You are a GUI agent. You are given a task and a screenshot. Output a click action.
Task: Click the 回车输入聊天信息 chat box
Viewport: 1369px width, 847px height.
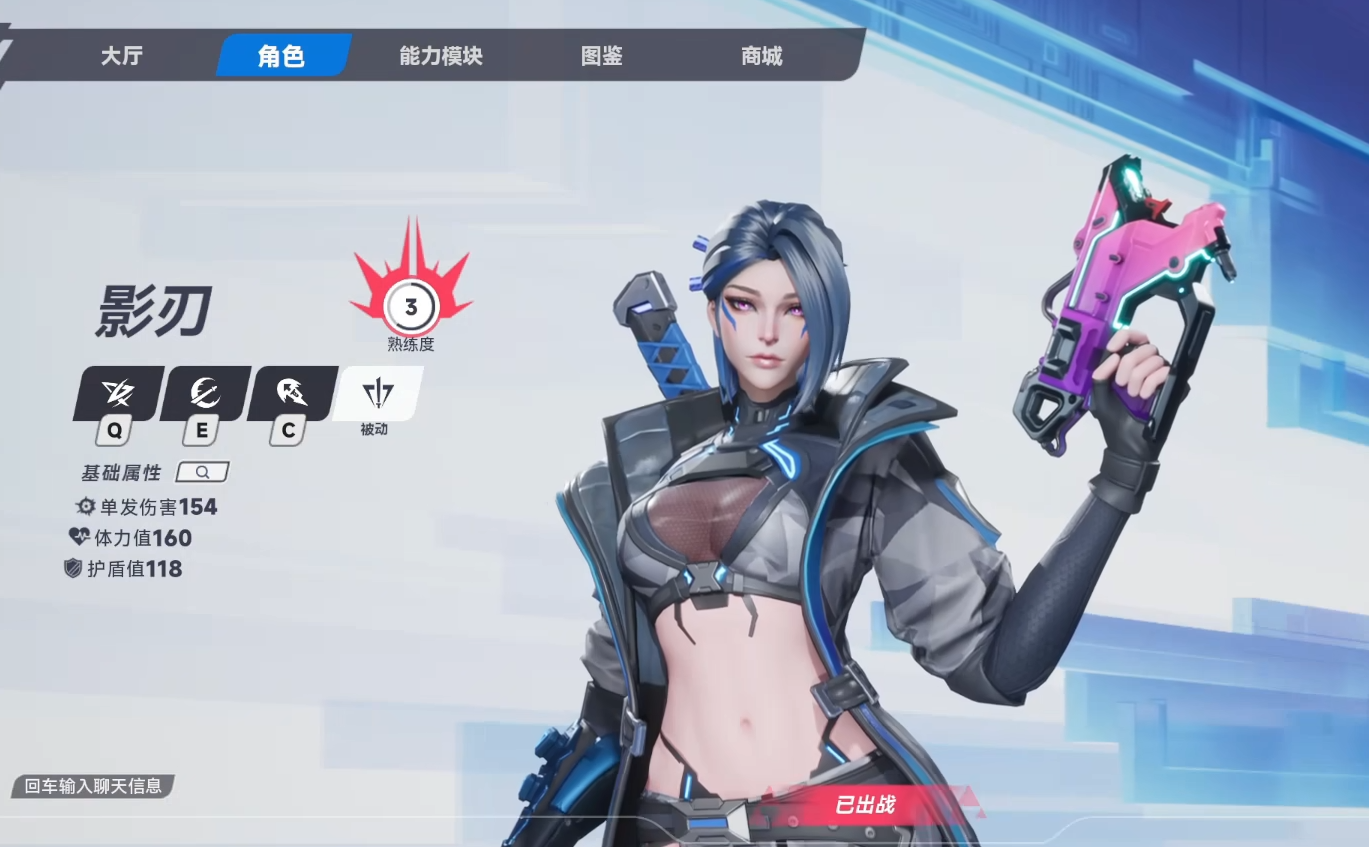click(93, 786)
